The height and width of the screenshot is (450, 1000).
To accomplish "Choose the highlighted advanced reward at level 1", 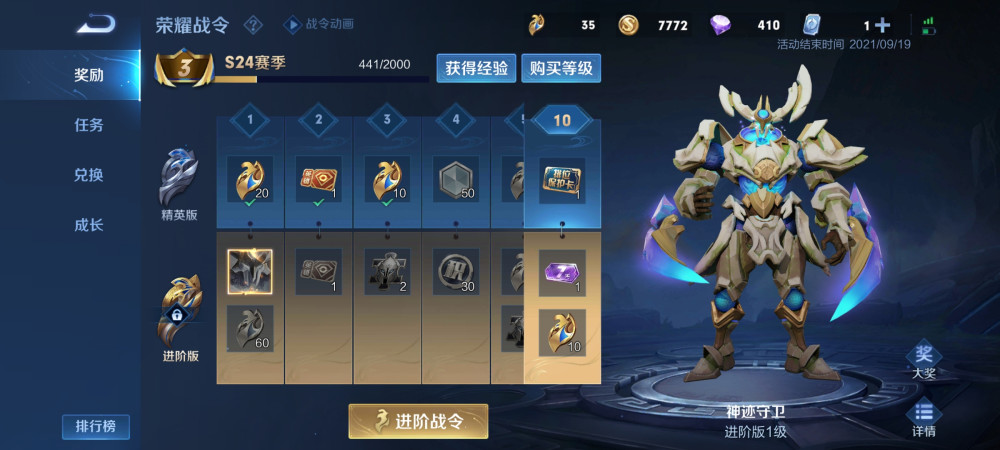I will pyautogui.click(x=250, y=271).
